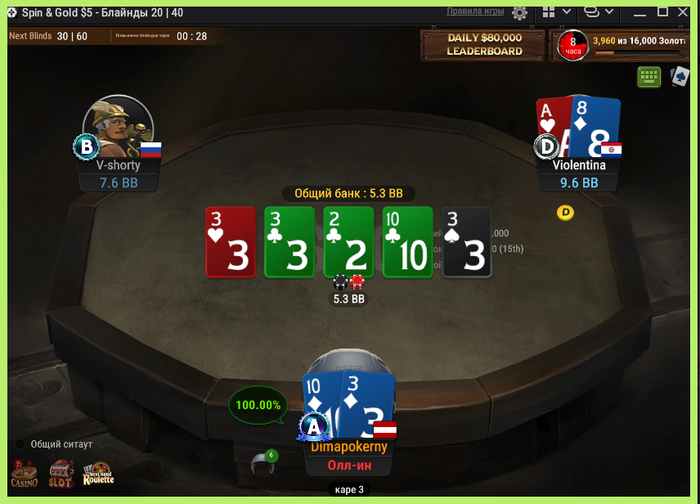700x504 pixels.
Task: Open the silver icon with green 6 badge
Action: [x=262, y=462]
